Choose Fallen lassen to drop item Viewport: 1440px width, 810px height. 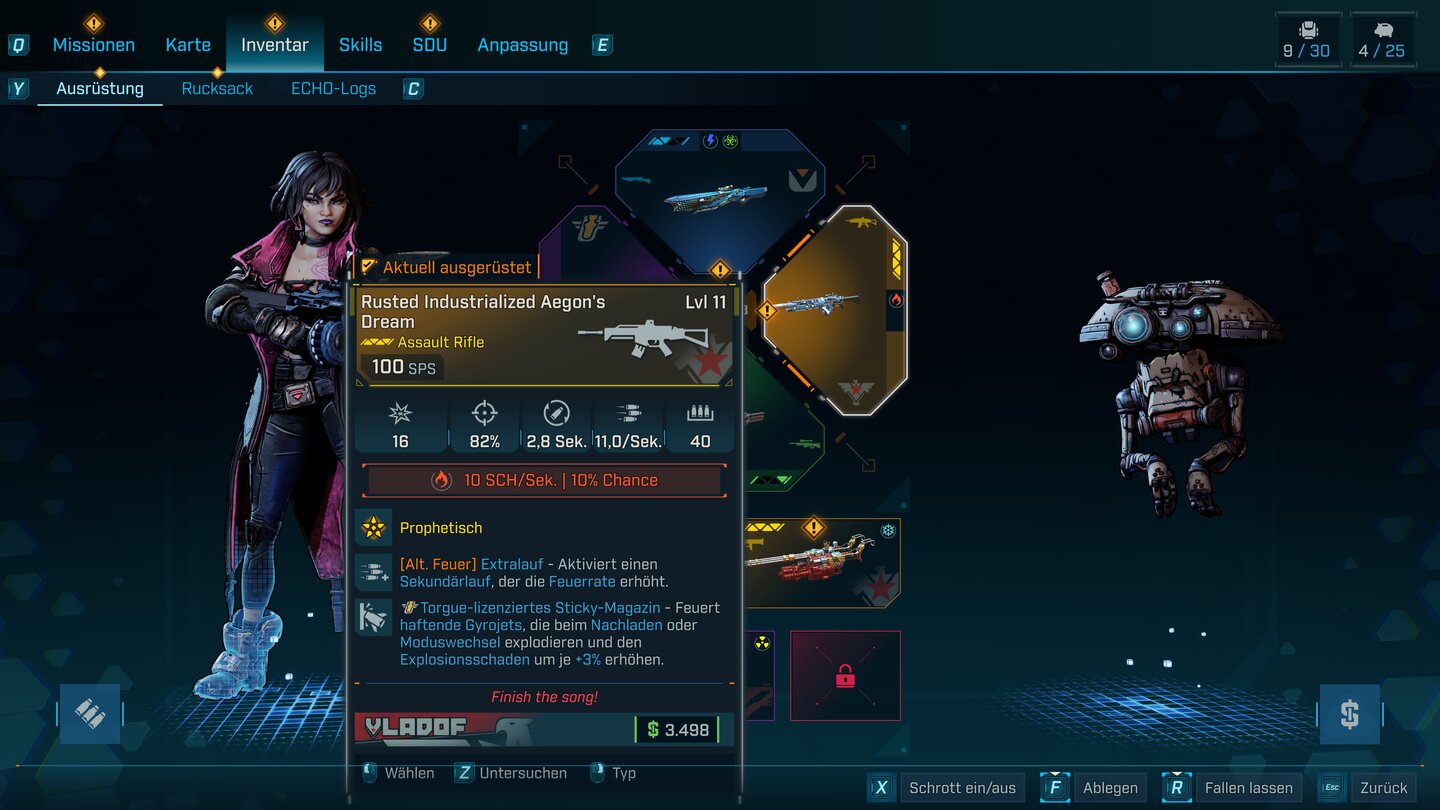[1247, 788]
